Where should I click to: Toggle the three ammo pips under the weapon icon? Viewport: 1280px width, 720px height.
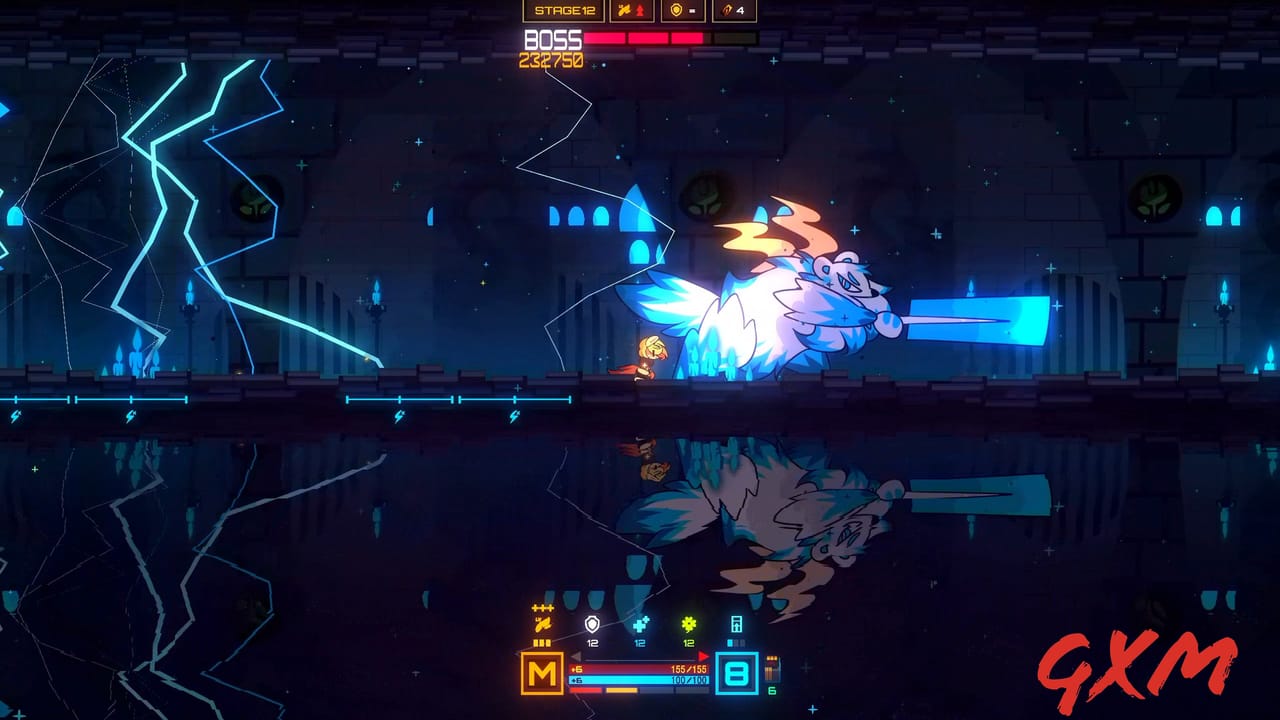[x=542, y=641]
